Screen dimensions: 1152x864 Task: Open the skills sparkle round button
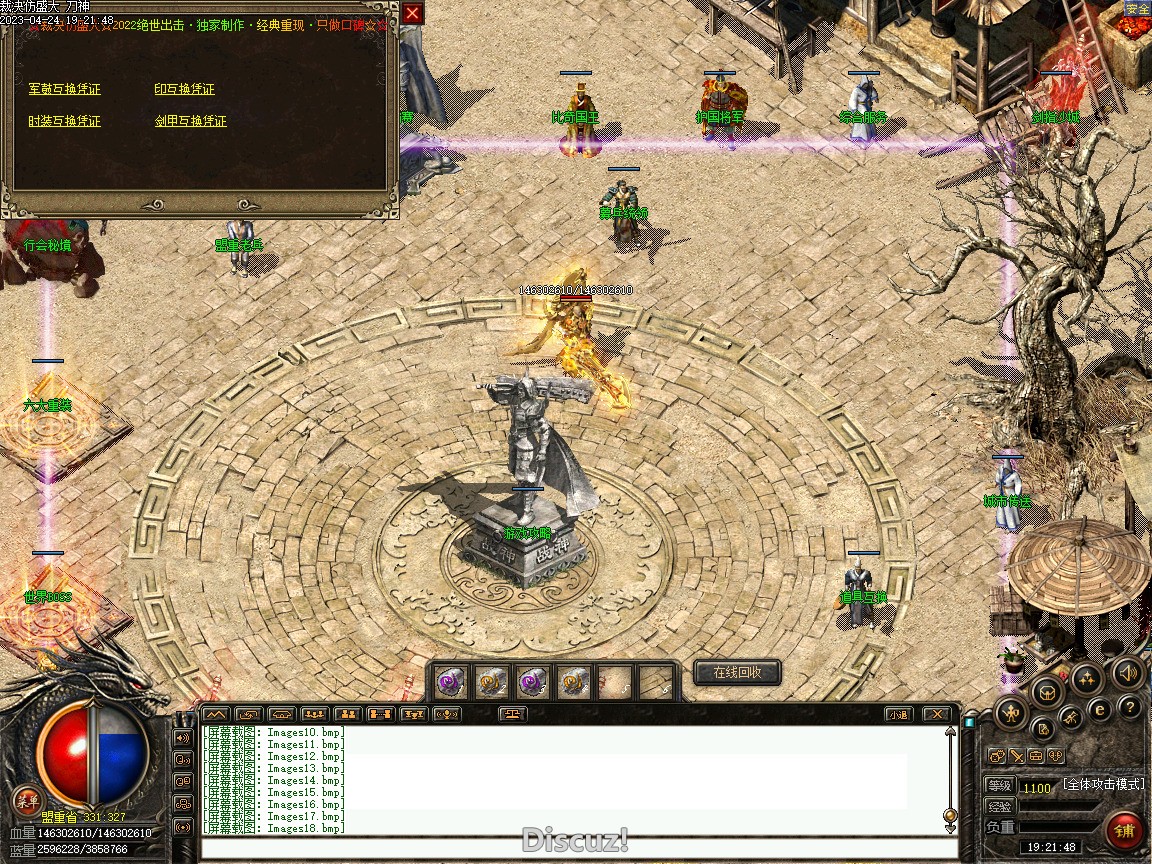point(1087,677)
